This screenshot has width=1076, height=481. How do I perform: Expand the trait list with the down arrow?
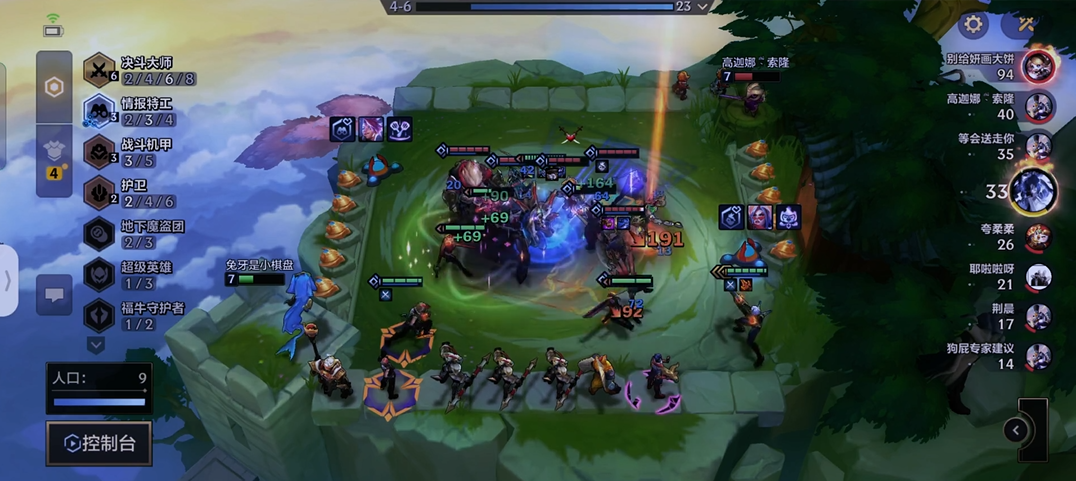96,345
